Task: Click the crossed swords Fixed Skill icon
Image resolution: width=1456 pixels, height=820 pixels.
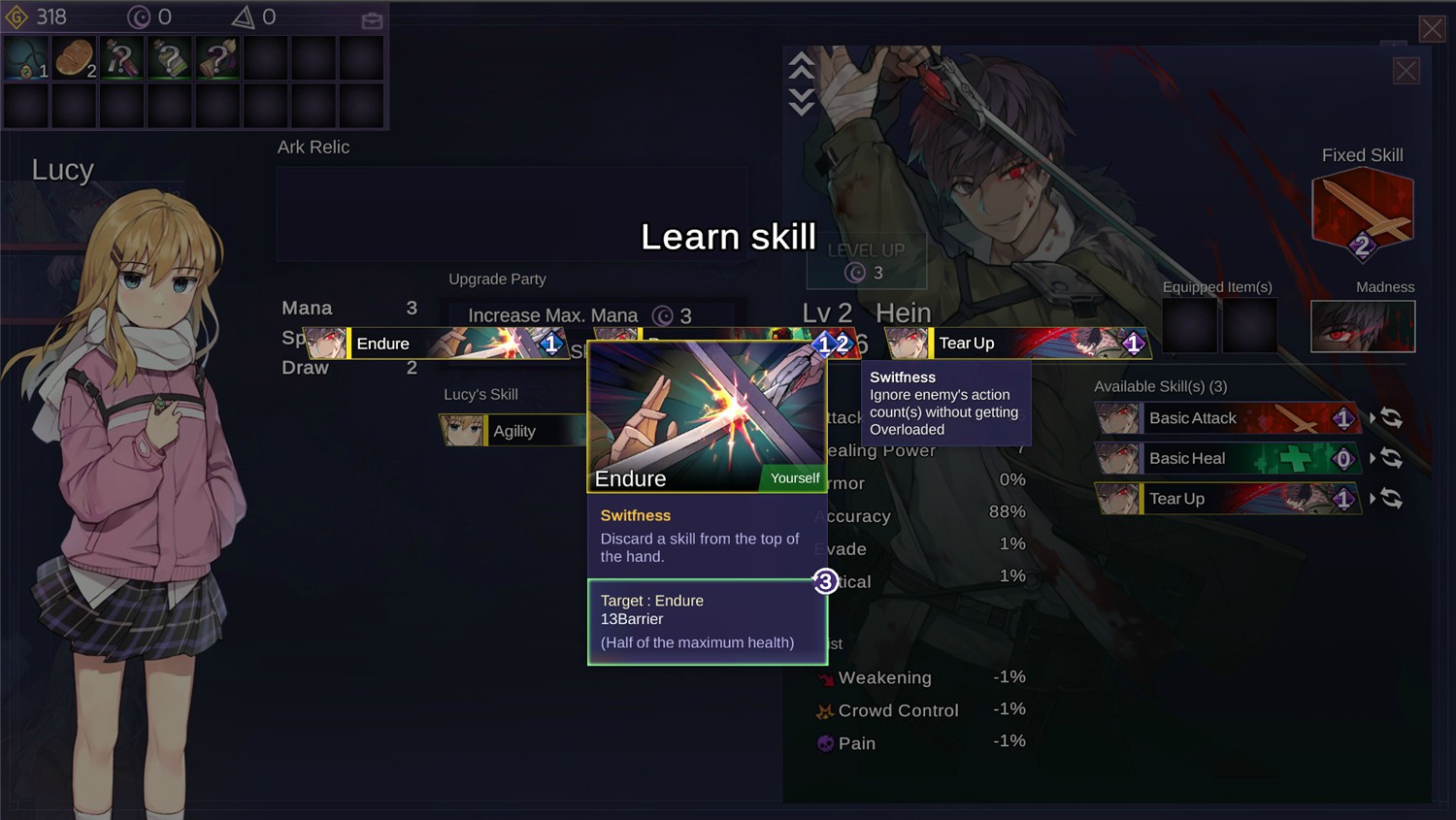Action: pyautogui.click(x=1362, y=208)
